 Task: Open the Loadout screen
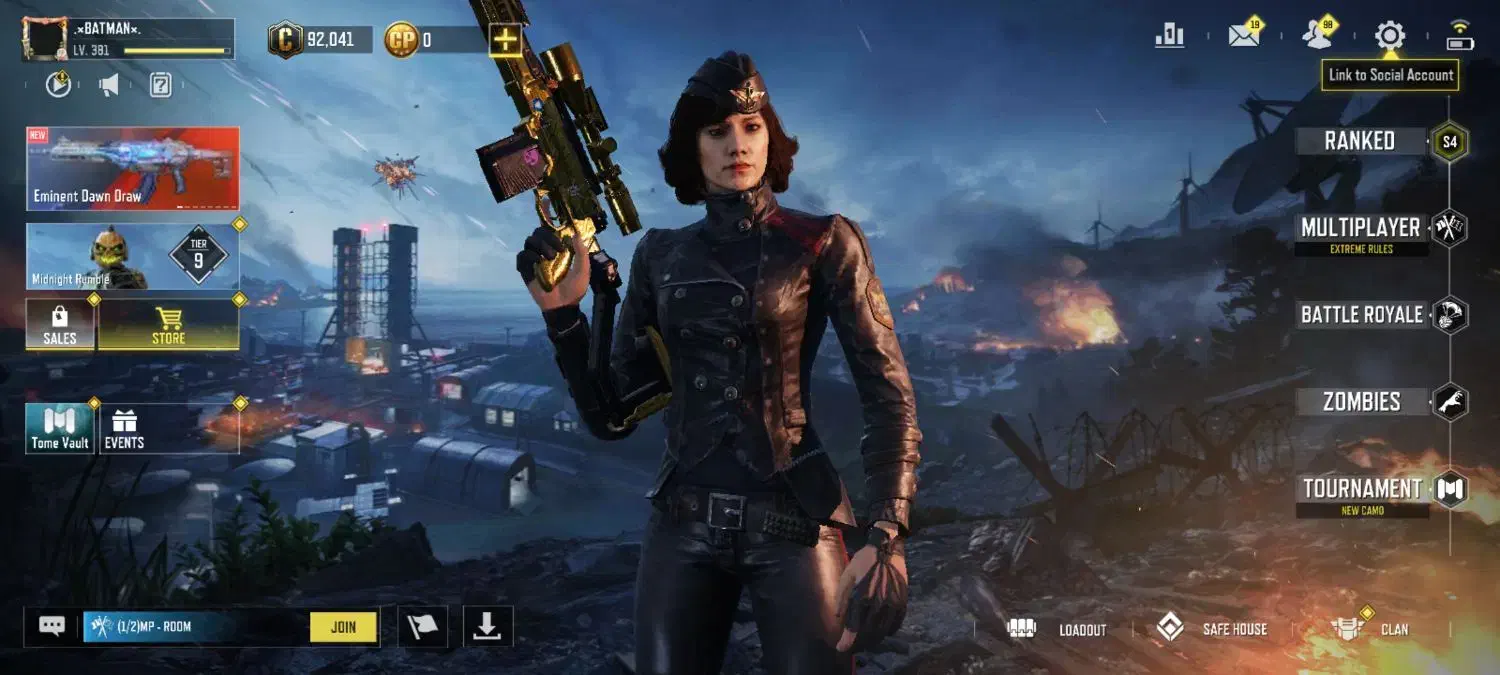(1058, 629)
